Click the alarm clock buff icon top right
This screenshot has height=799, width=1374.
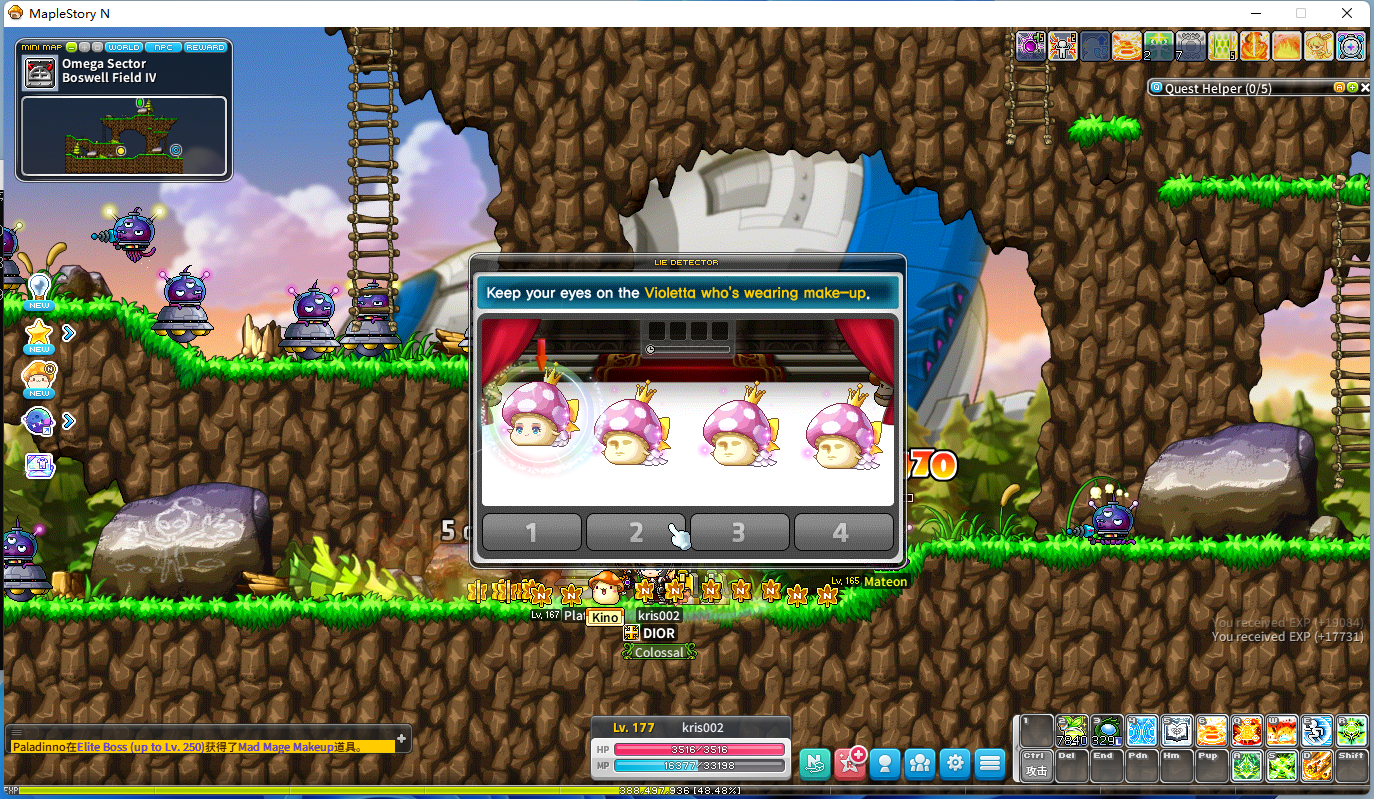[1352, 46]
